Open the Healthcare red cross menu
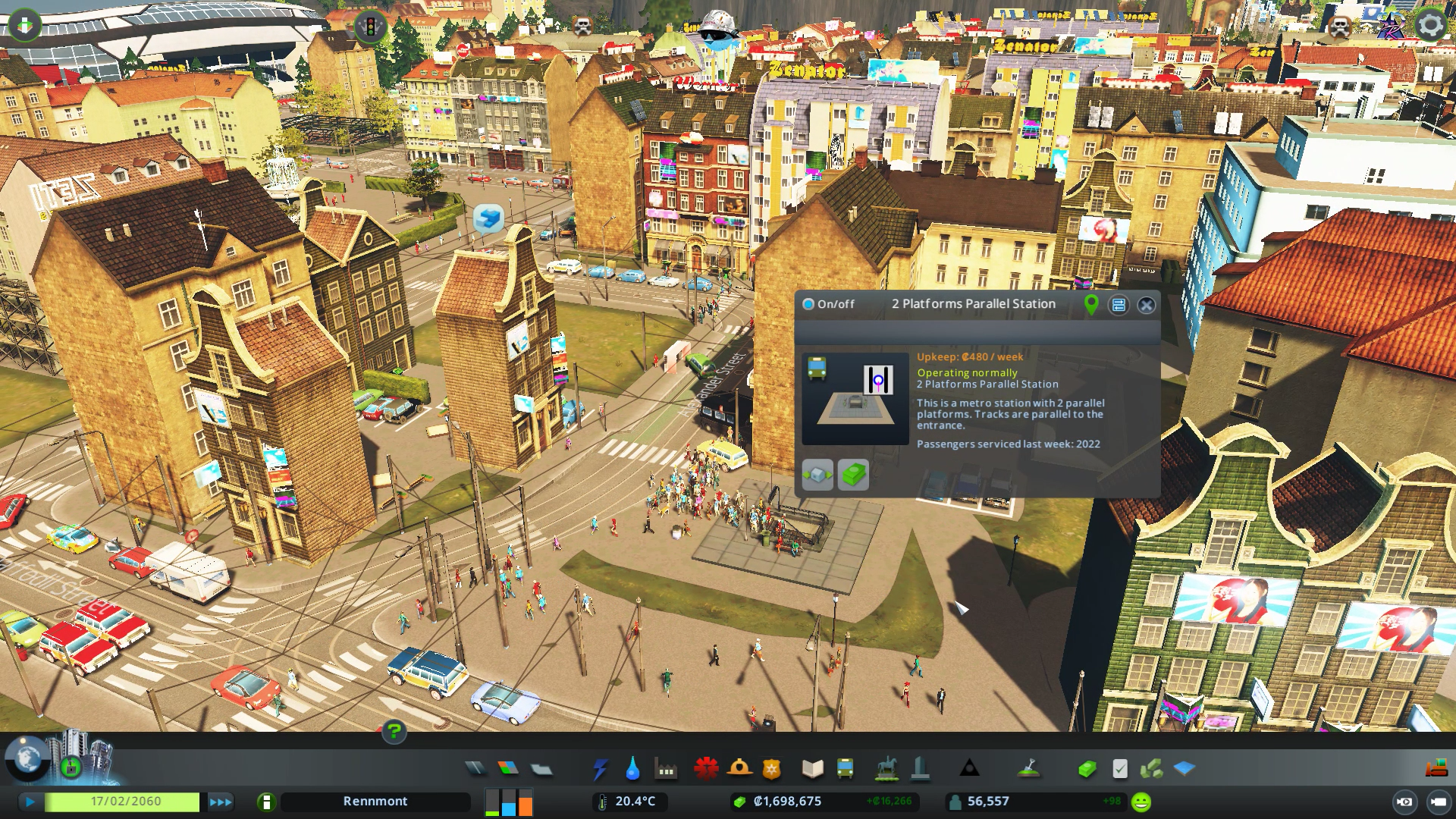This screenshot has width=1456, height=819. pos(706,769)
